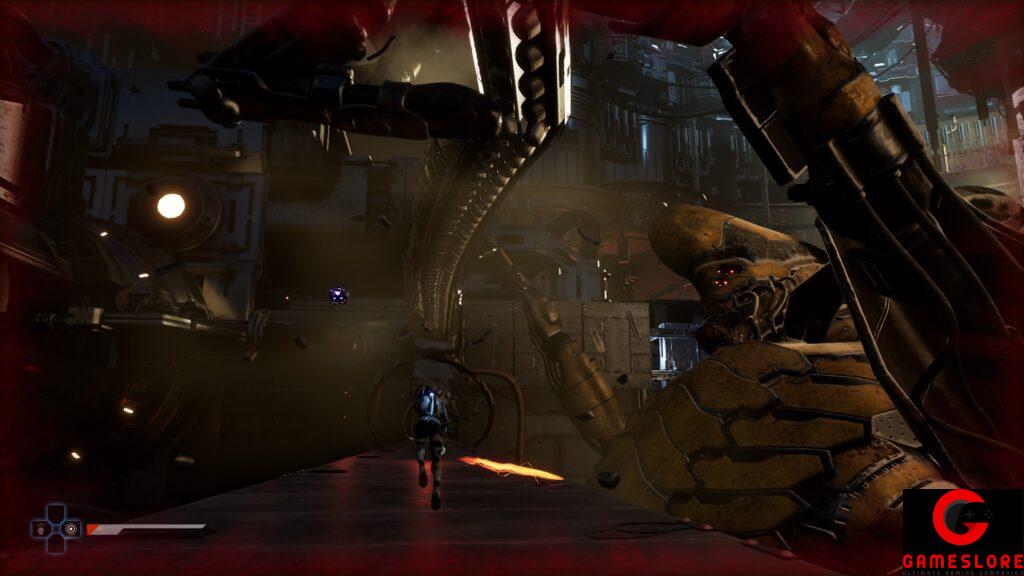
Task: Select the hand icon ability slot
Action: point(41,529)
